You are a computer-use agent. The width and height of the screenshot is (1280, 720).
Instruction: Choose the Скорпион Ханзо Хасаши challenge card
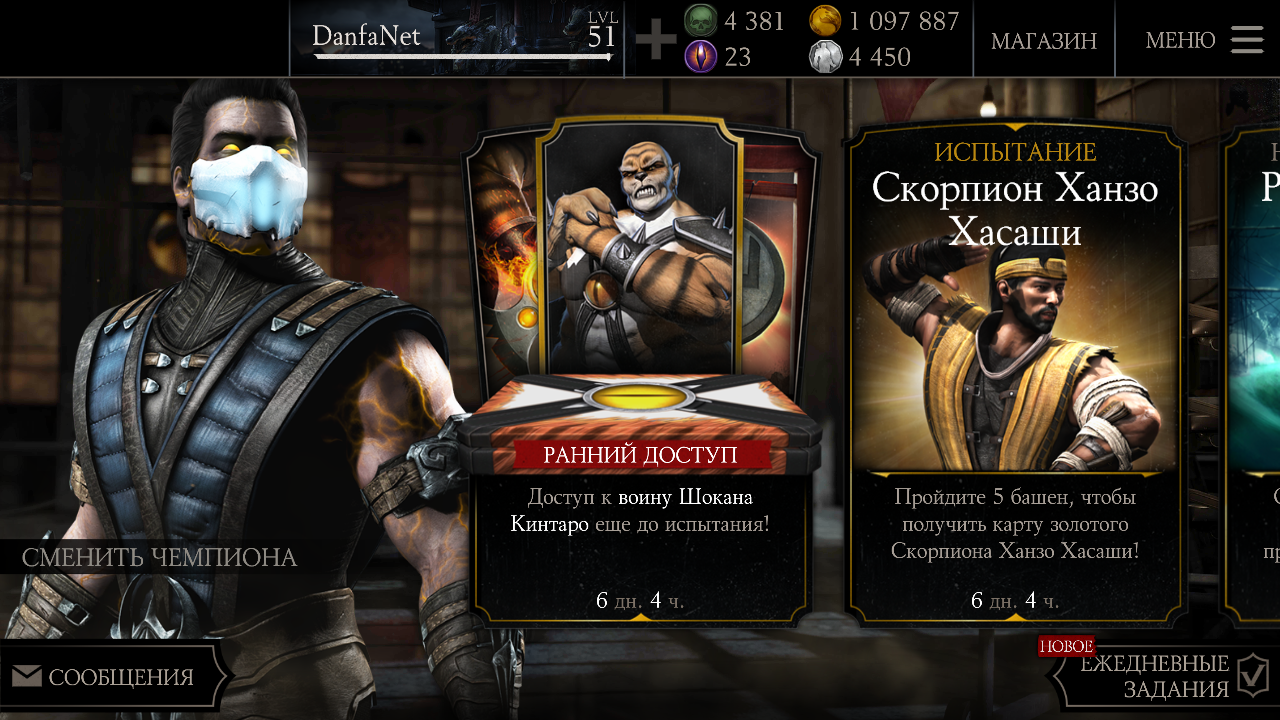1015,370
